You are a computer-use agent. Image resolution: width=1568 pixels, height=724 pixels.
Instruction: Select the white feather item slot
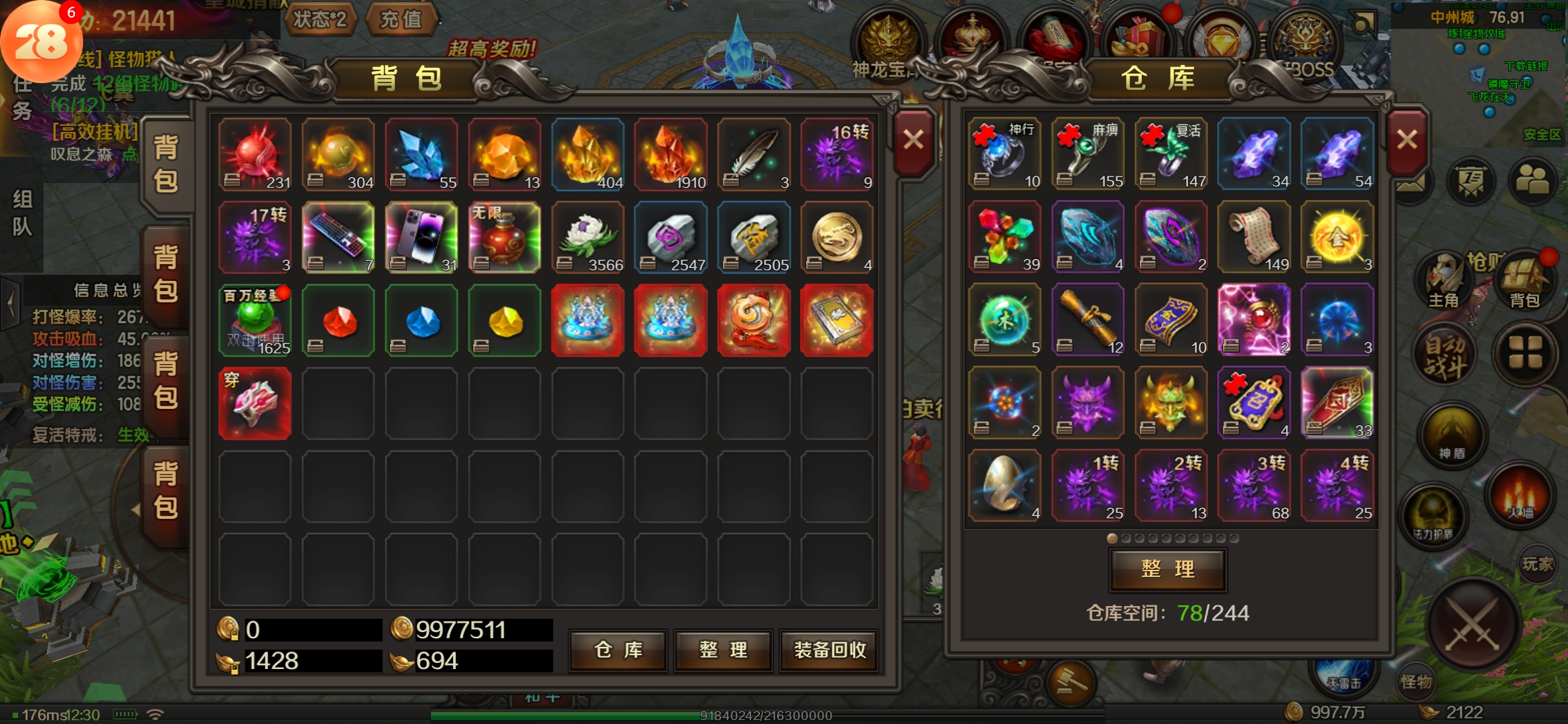[x=754, y=155]
